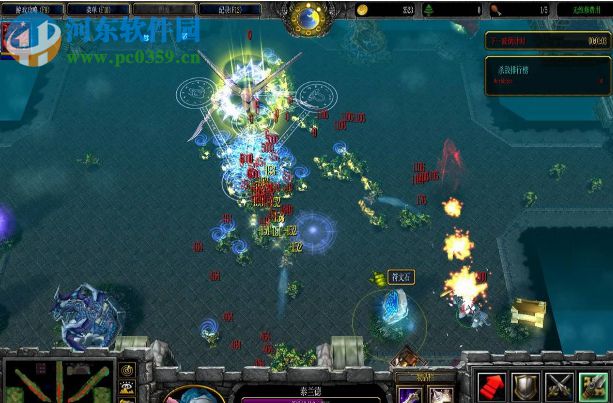Use the sword item in the inventory
Image resolution: width=613 pixels, height=403 pixels.
tap(410, 395)
